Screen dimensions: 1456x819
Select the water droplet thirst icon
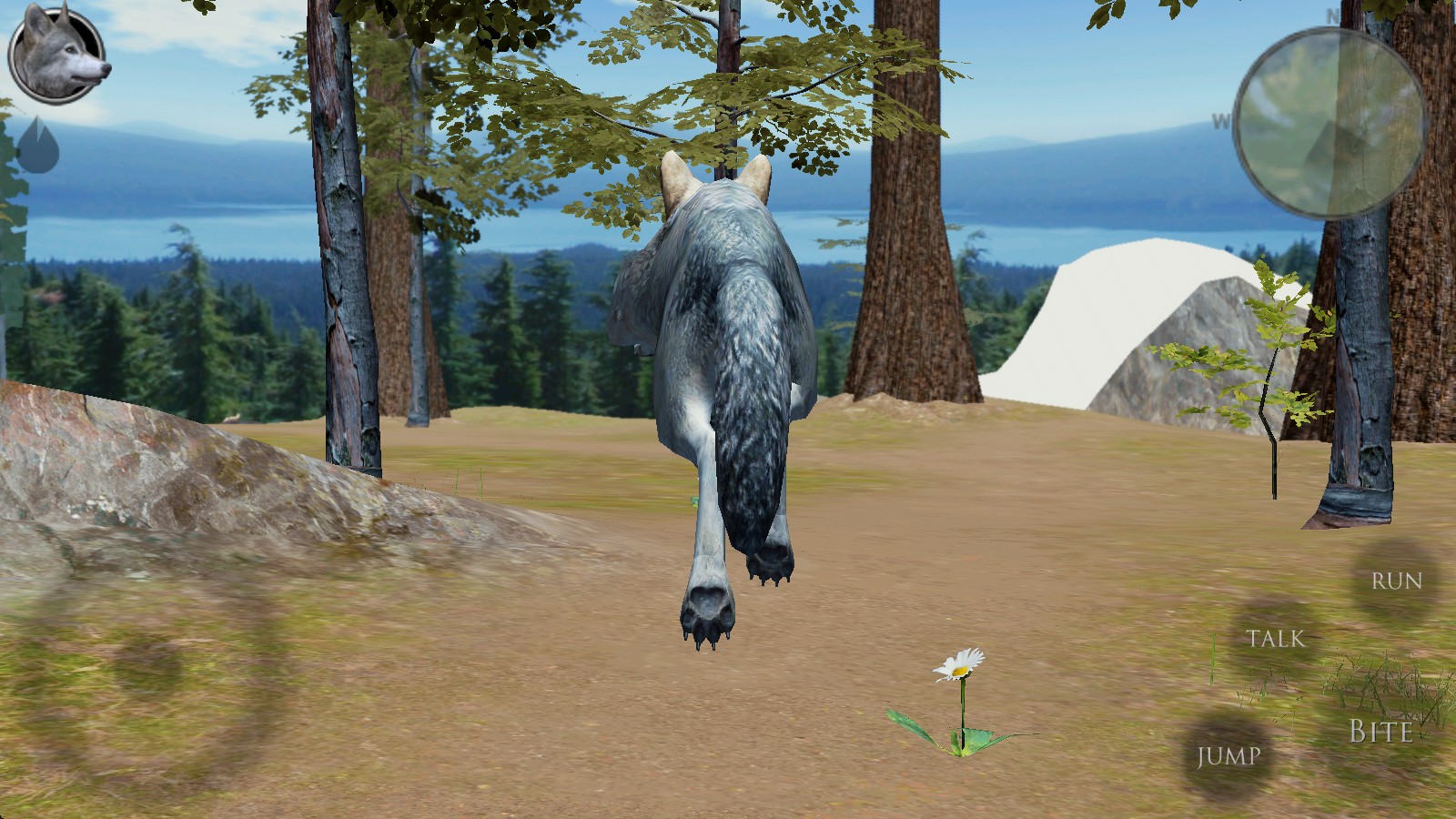(x=38, y=146)
